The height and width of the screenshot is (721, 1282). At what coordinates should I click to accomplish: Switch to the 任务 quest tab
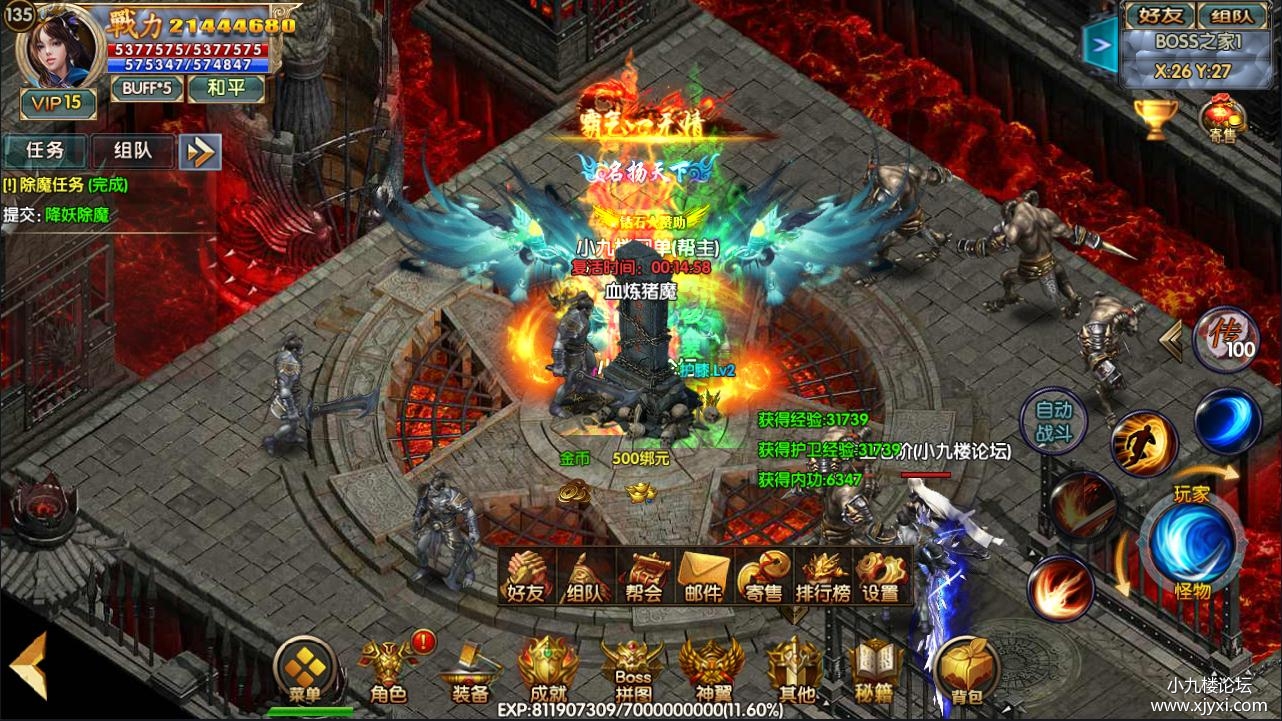[45, 151]
